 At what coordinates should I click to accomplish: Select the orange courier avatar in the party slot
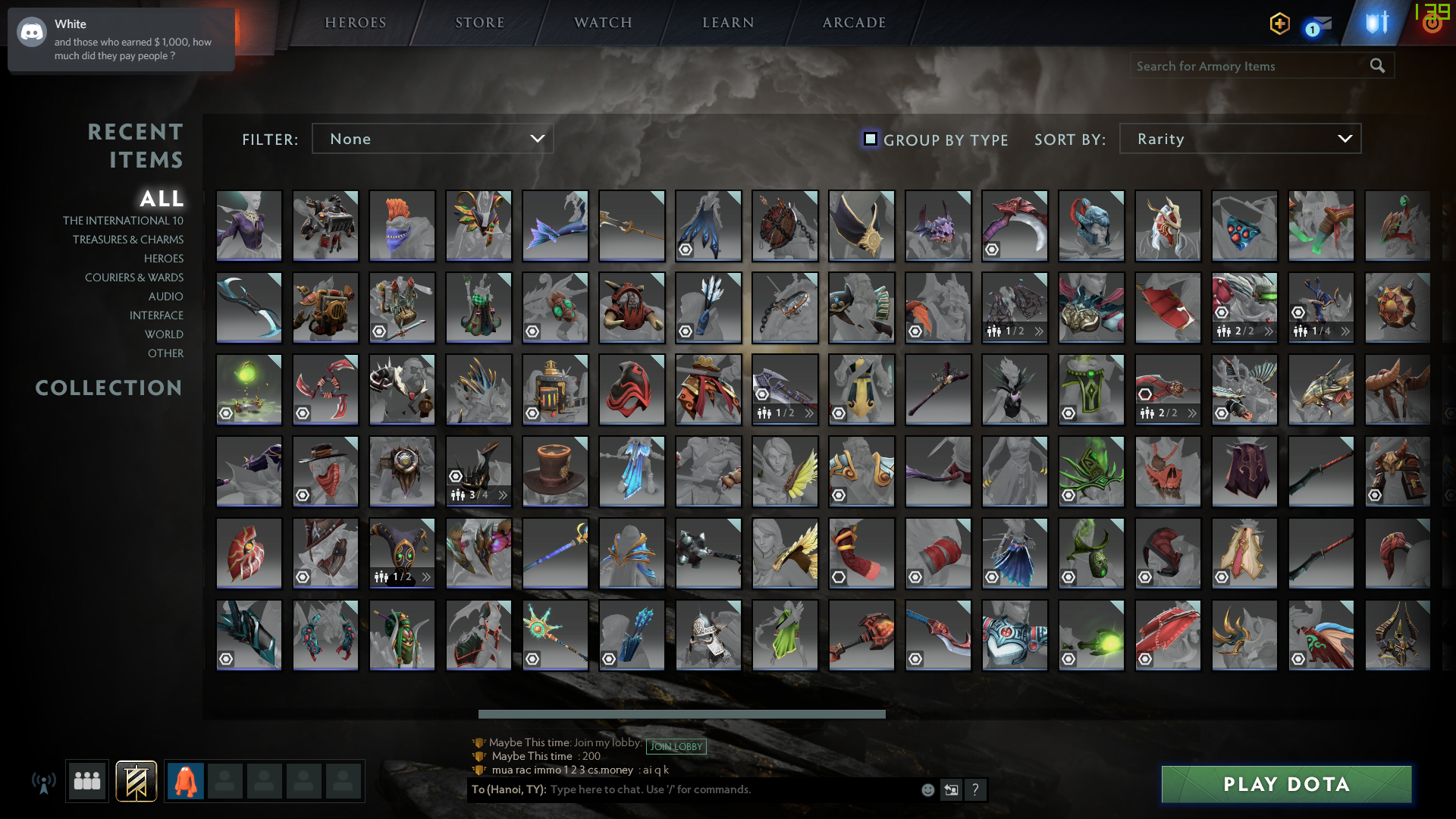click(186, 780)
